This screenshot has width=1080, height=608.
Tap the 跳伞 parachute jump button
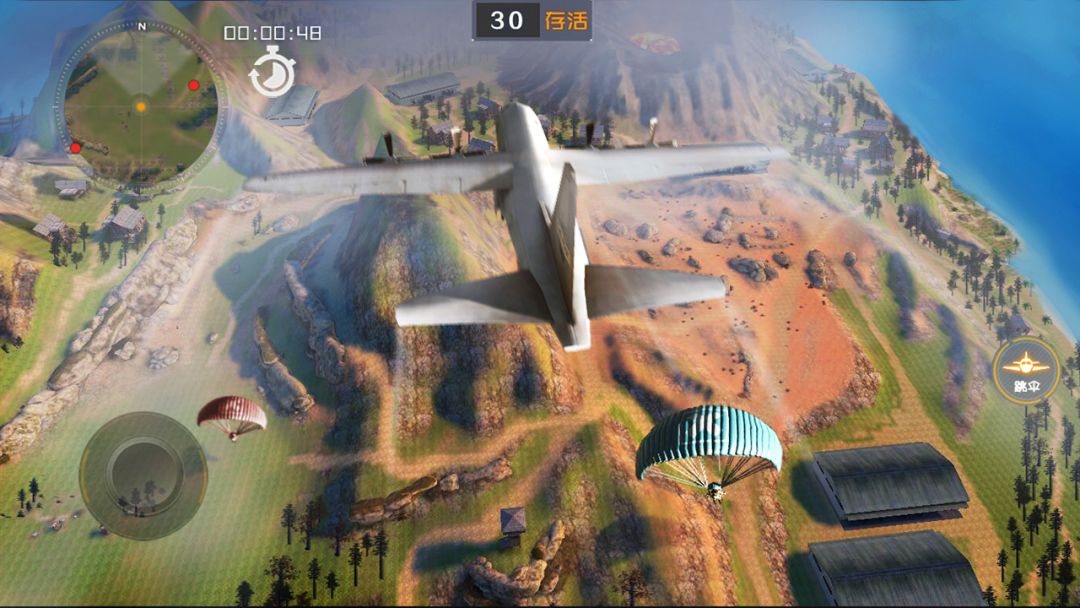pyautogui.click(x=1026, y=370)
